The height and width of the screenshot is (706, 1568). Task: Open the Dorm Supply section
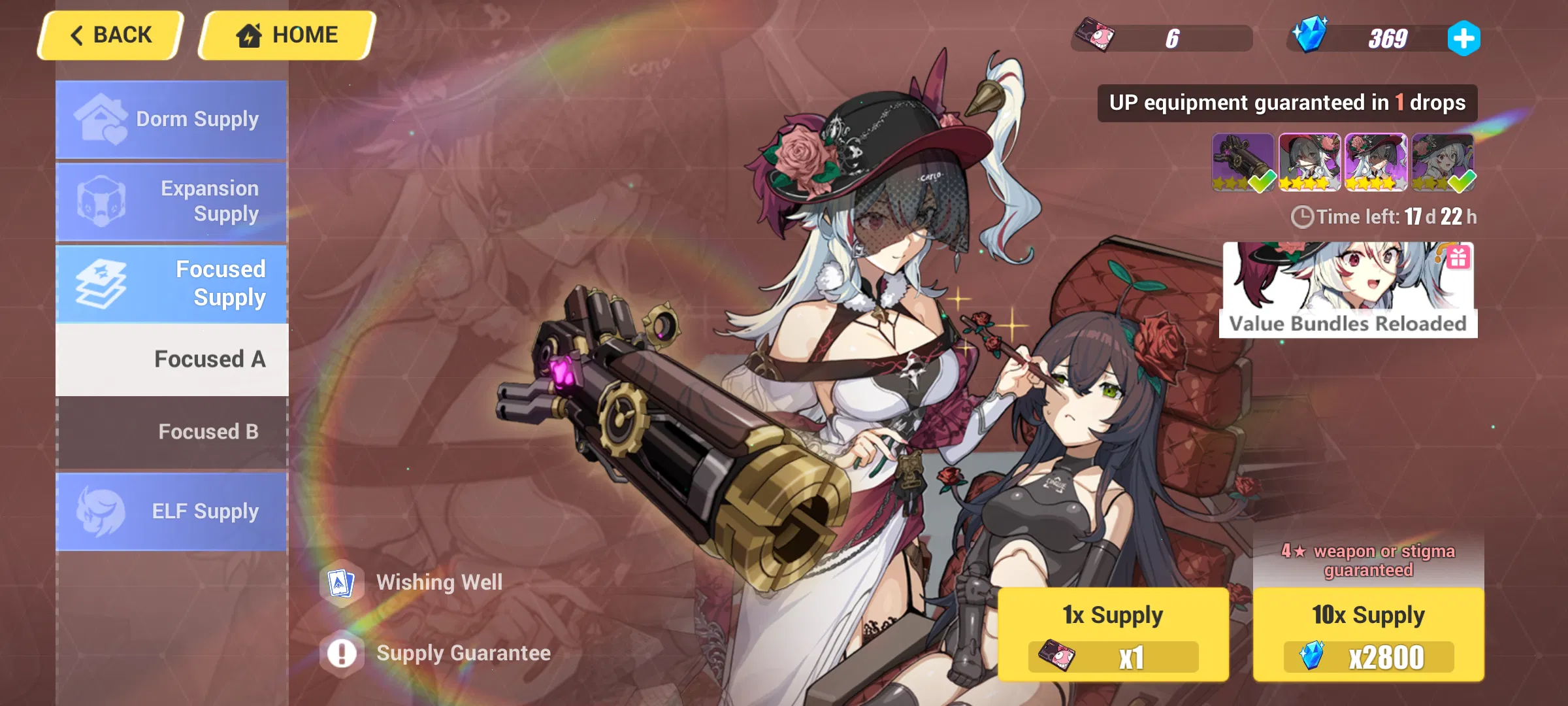tap(171, 119)
